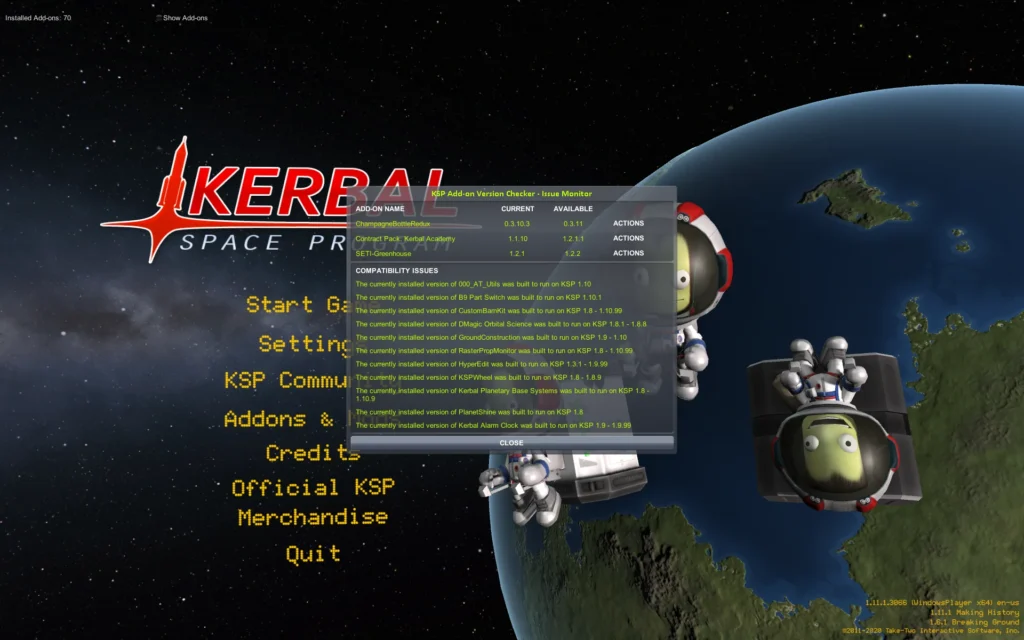Image resolution: width=1024 pixels, height=640 pixels.
Task: Open ACTIONS for SETI-Greenhouse
Action: point(628,254)
